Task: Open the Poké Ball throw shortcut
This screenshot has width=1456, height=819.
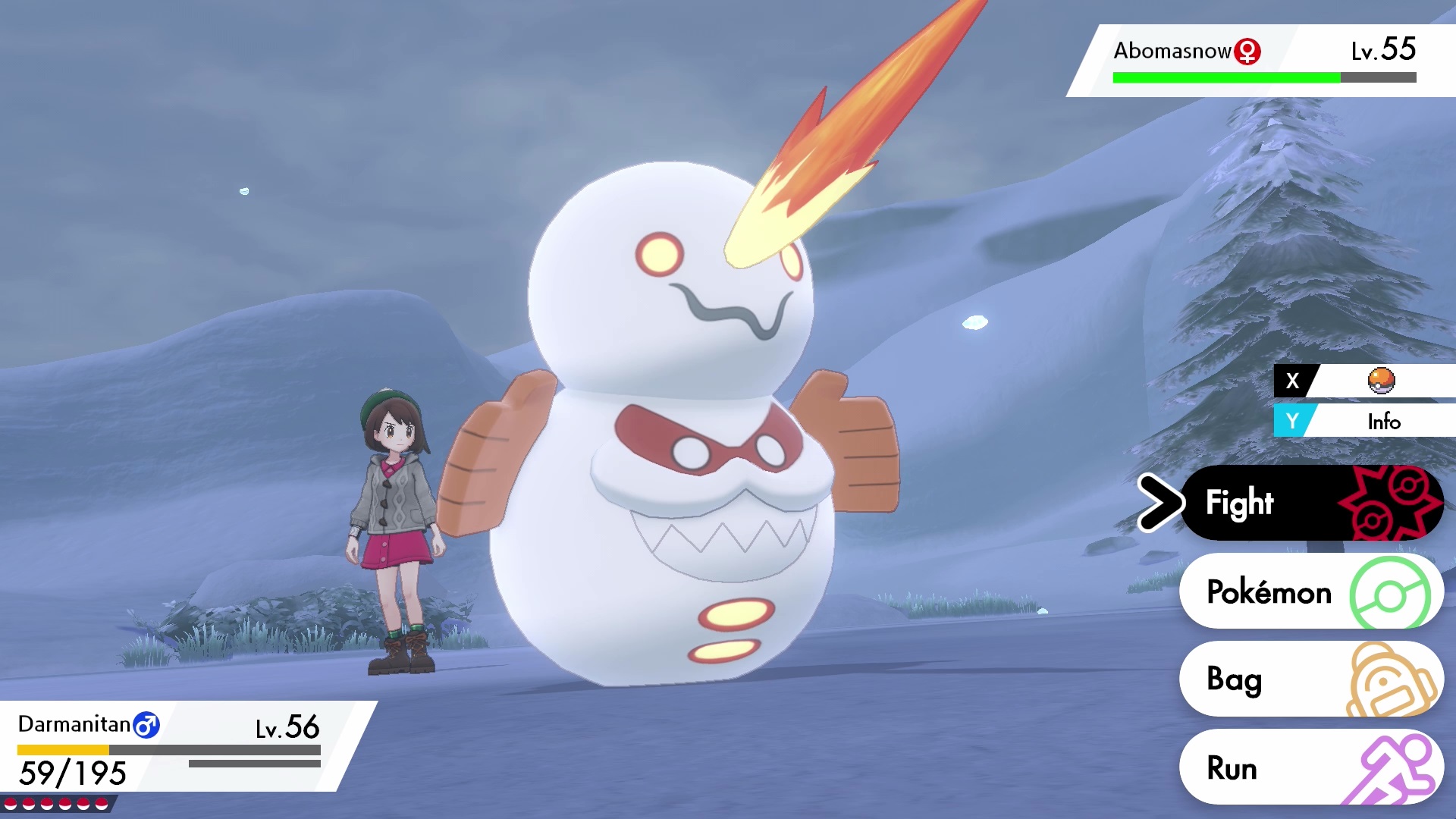Action: pyautogui.click(x=1365, y=381)
